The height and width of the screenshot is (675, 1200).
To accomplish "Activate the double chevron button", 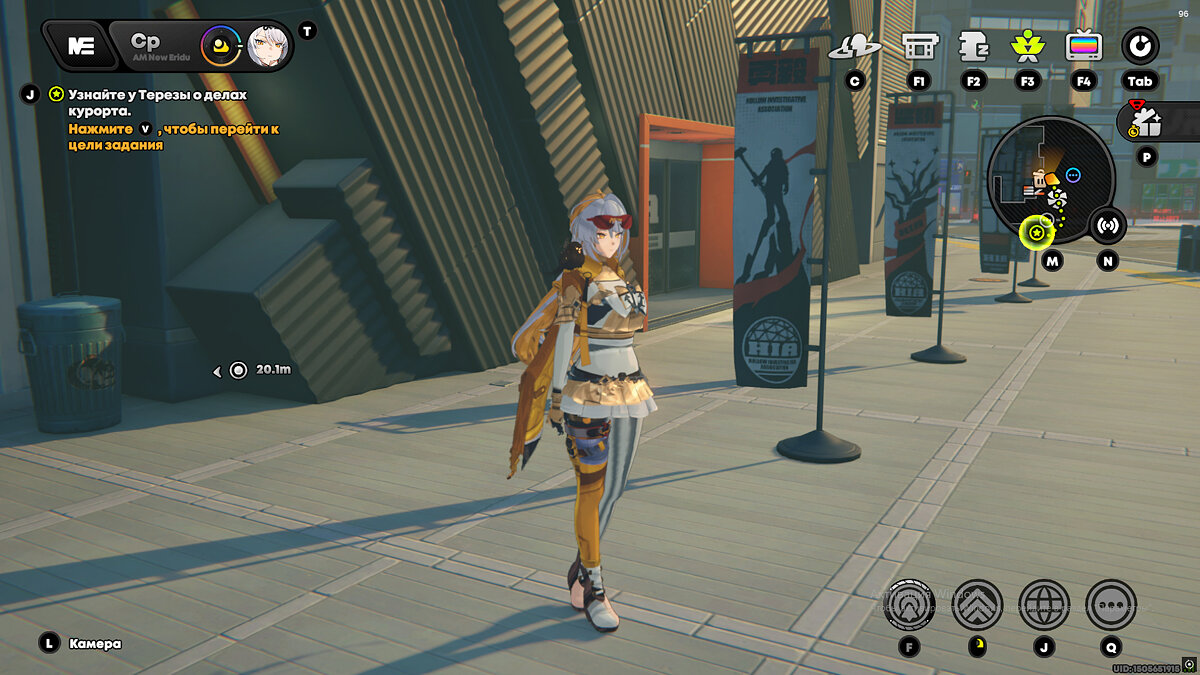I will (976, 604).
